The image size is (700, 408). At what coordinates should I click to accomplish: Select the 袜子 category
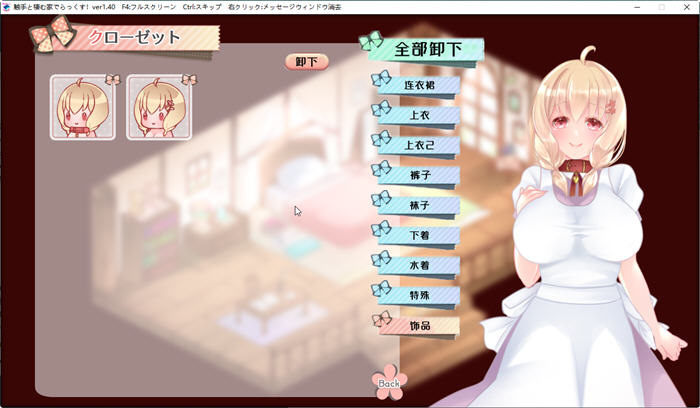(420, 206)
